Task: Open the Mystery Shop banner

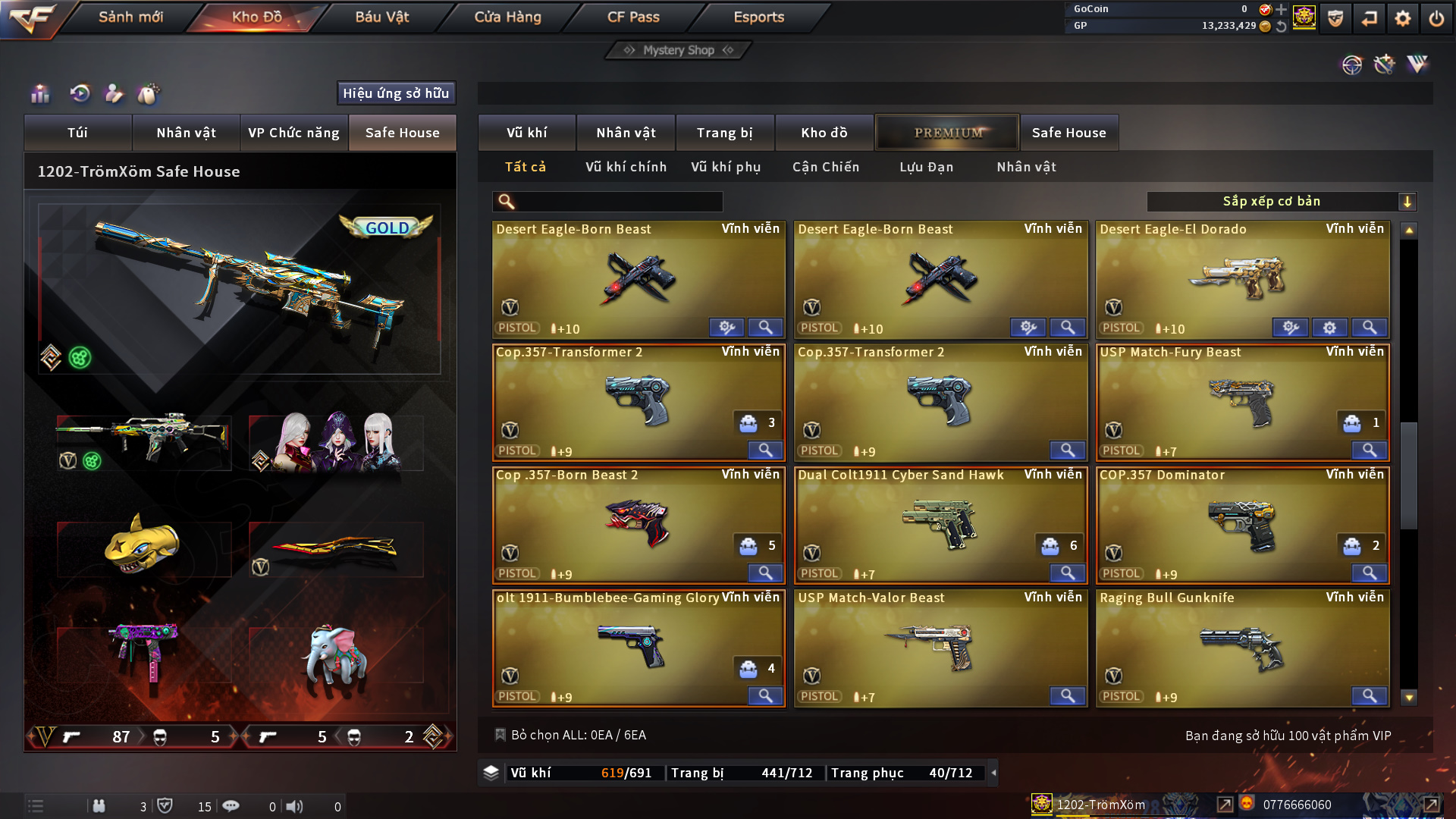Action: click(x=679, y=50)
